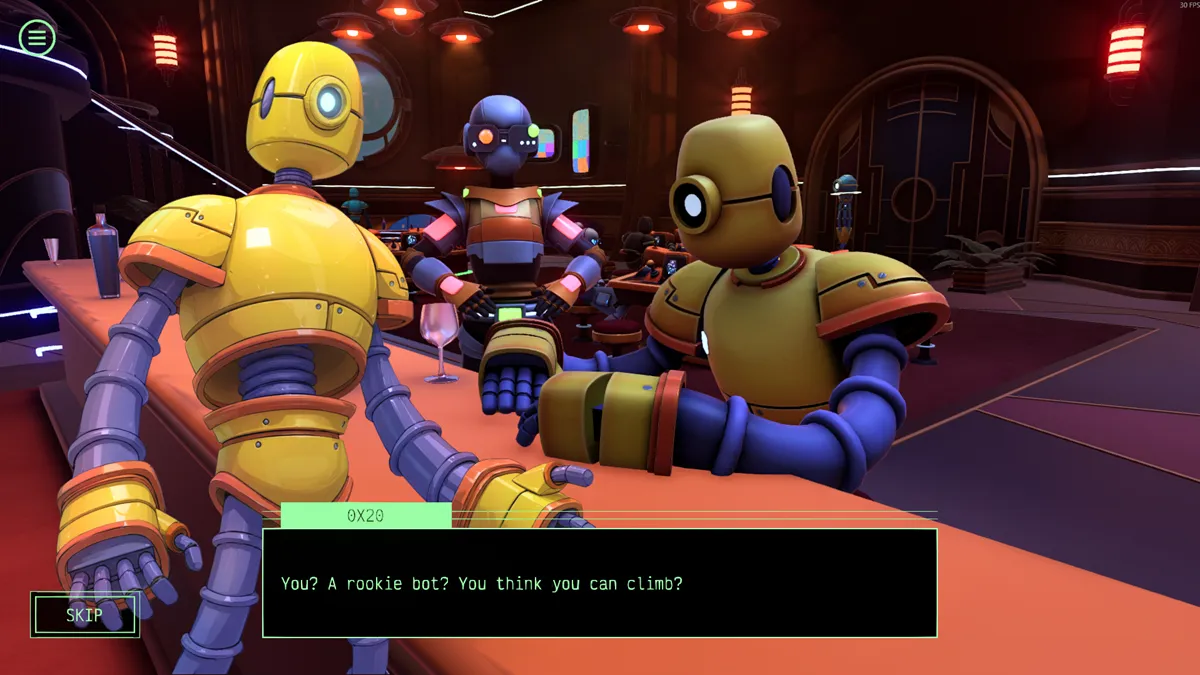Open the hamburger menu icon
Viewport: 1200px width, 675px height.
(37, 38)
